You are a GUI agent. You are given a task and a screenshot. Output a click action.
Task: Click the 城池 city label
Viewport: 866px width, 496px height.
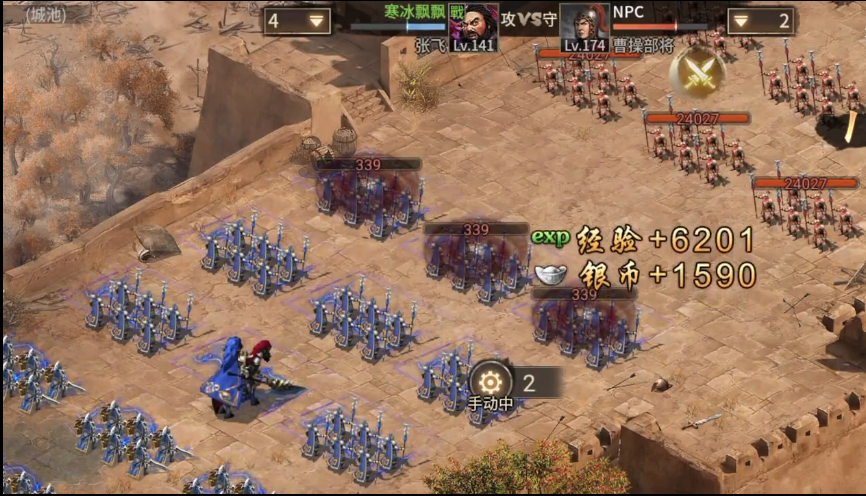tap(44, 15)
